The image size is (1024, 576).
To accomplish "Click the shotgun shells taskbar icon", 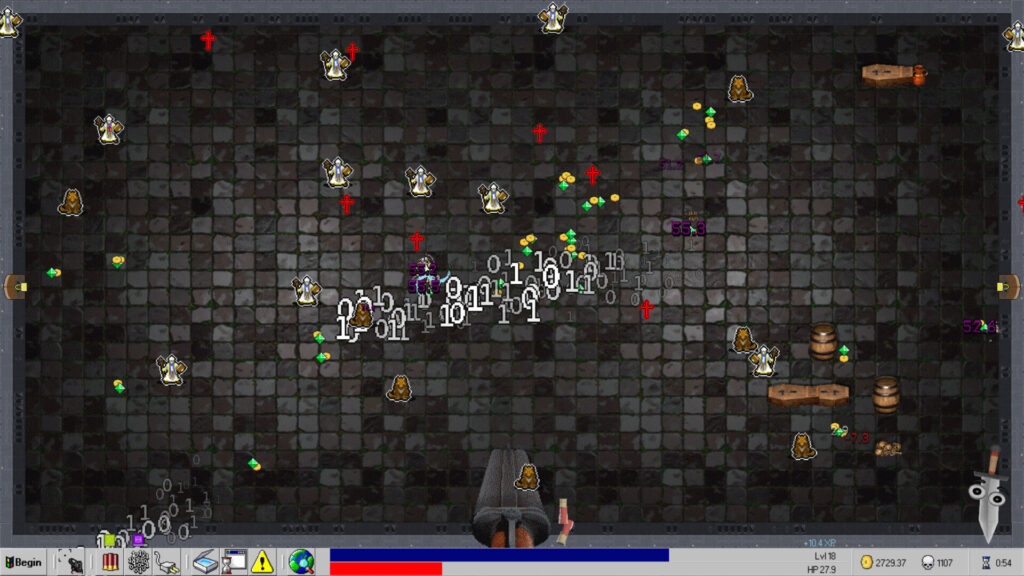I will (111, 562).
